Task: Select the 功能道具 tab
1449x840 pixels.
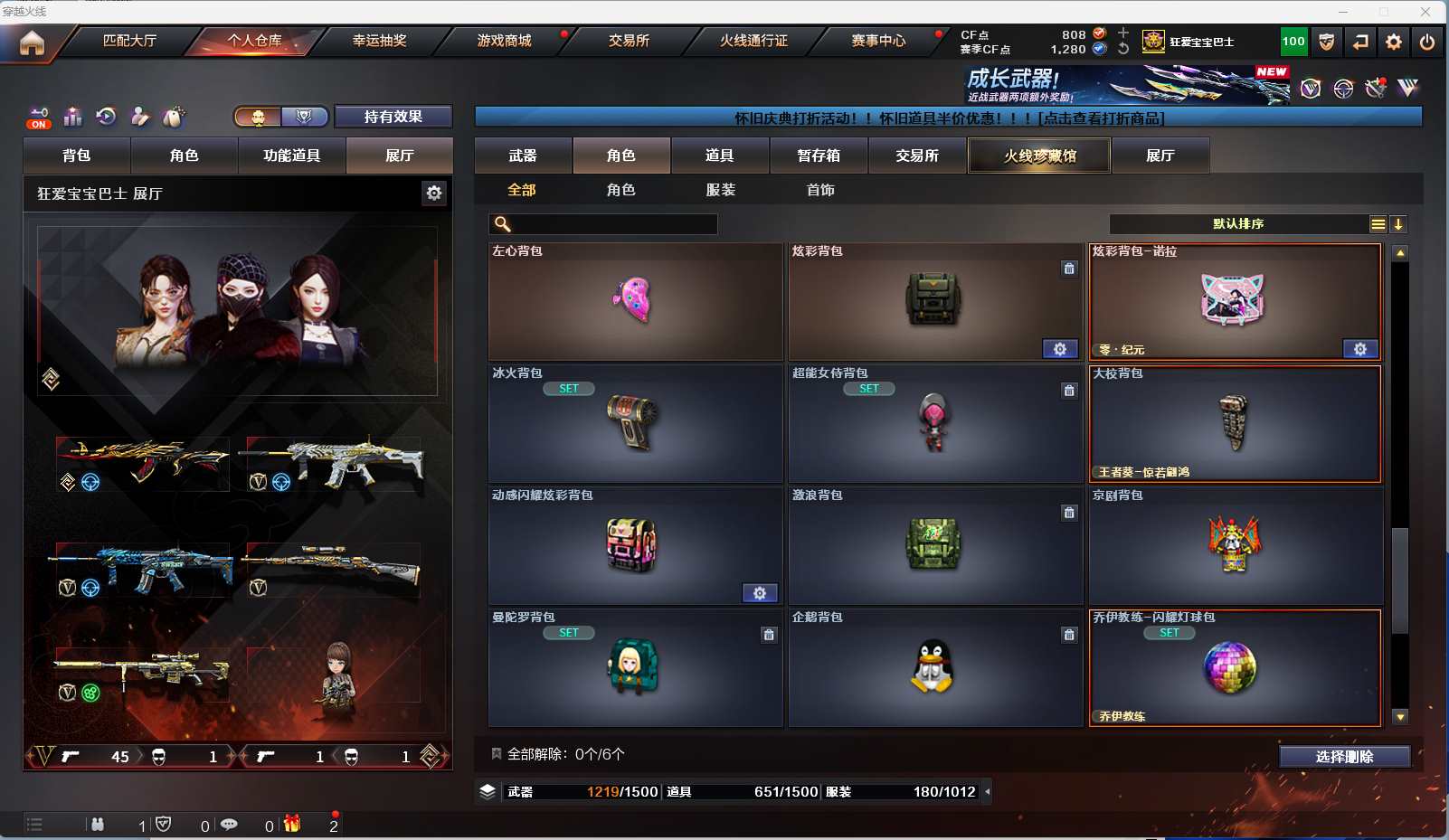Action: coord(291,156)
